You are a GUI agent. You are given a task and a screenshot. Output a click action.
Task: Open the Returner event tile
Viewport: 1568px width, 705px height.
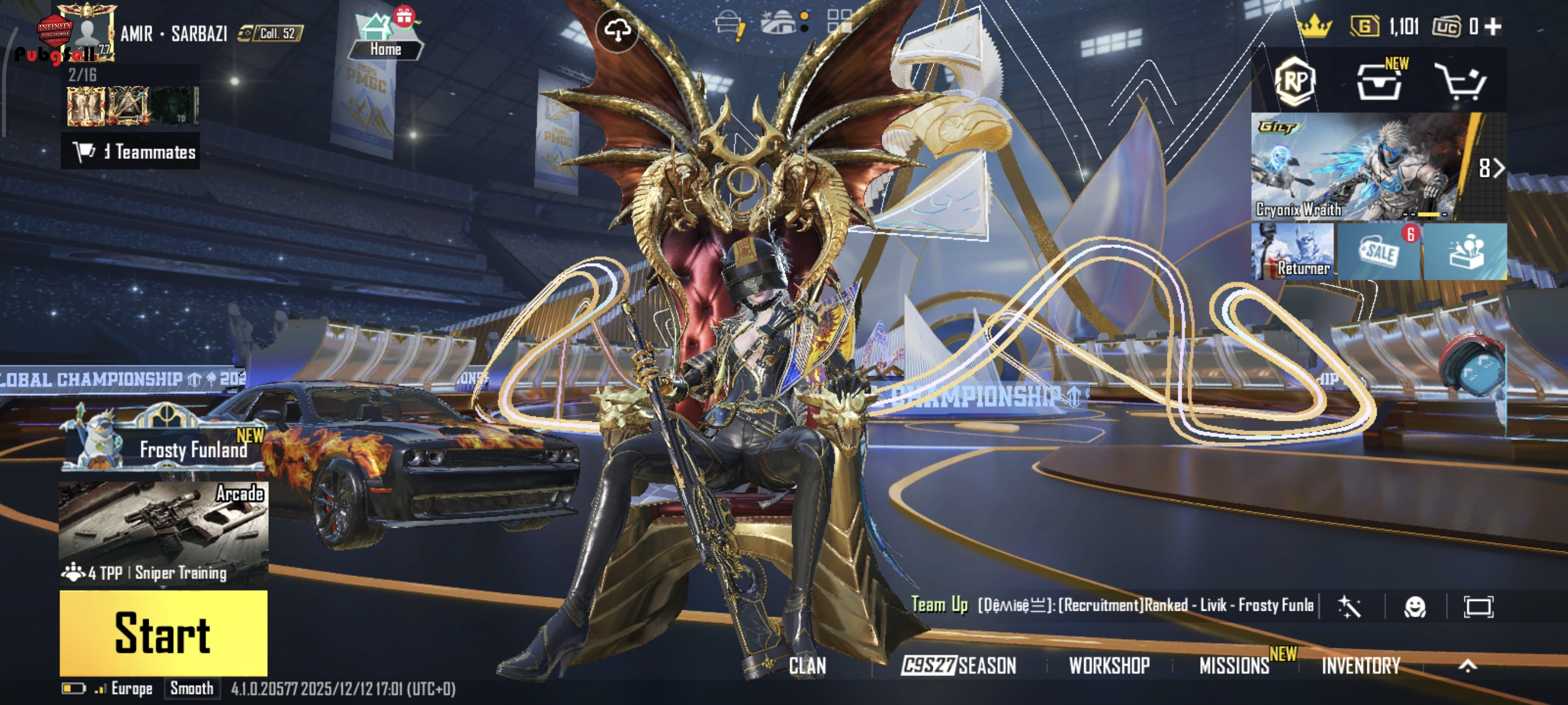click(x=1292, y=251)
